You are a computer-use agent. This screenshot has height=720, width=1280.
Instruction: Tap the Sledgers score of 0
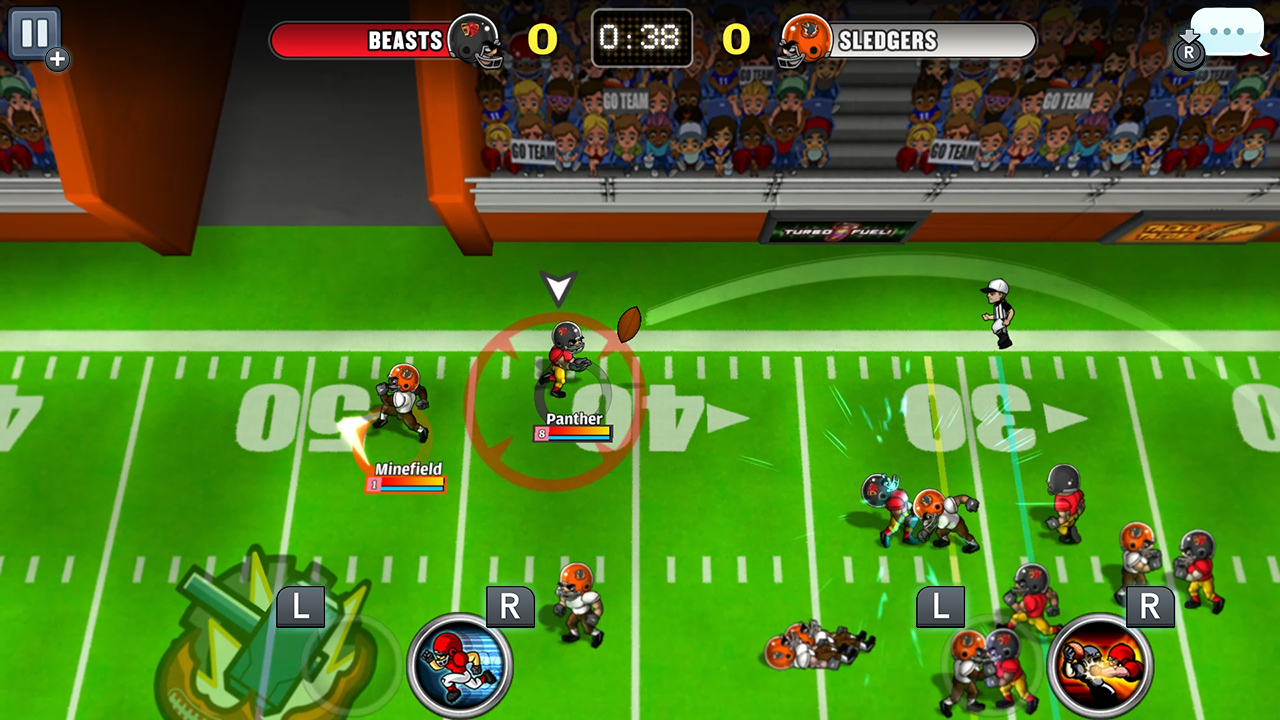734,41
